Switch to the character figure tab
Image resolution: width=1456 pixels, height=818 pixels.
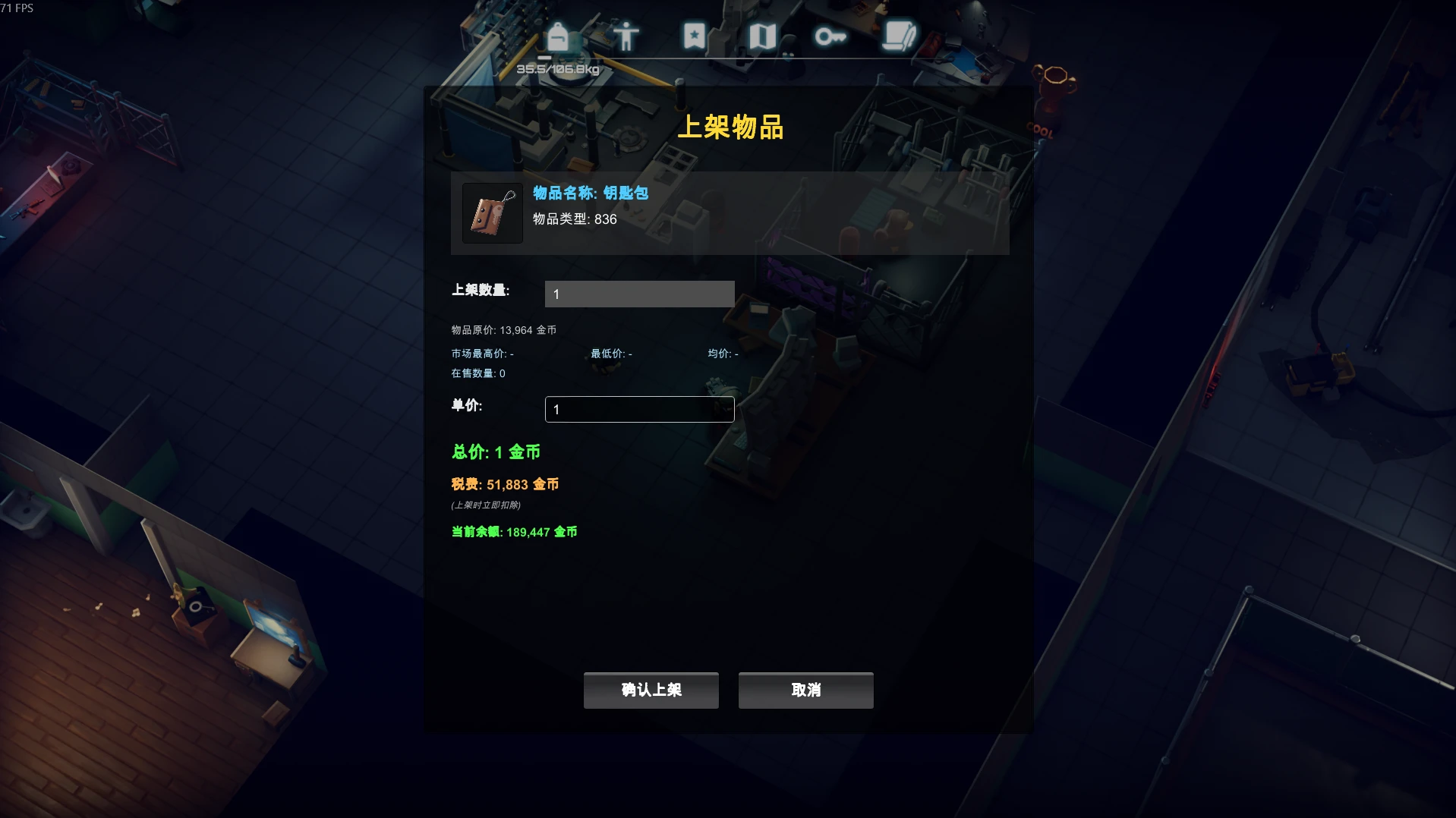[x=626, y=36]
